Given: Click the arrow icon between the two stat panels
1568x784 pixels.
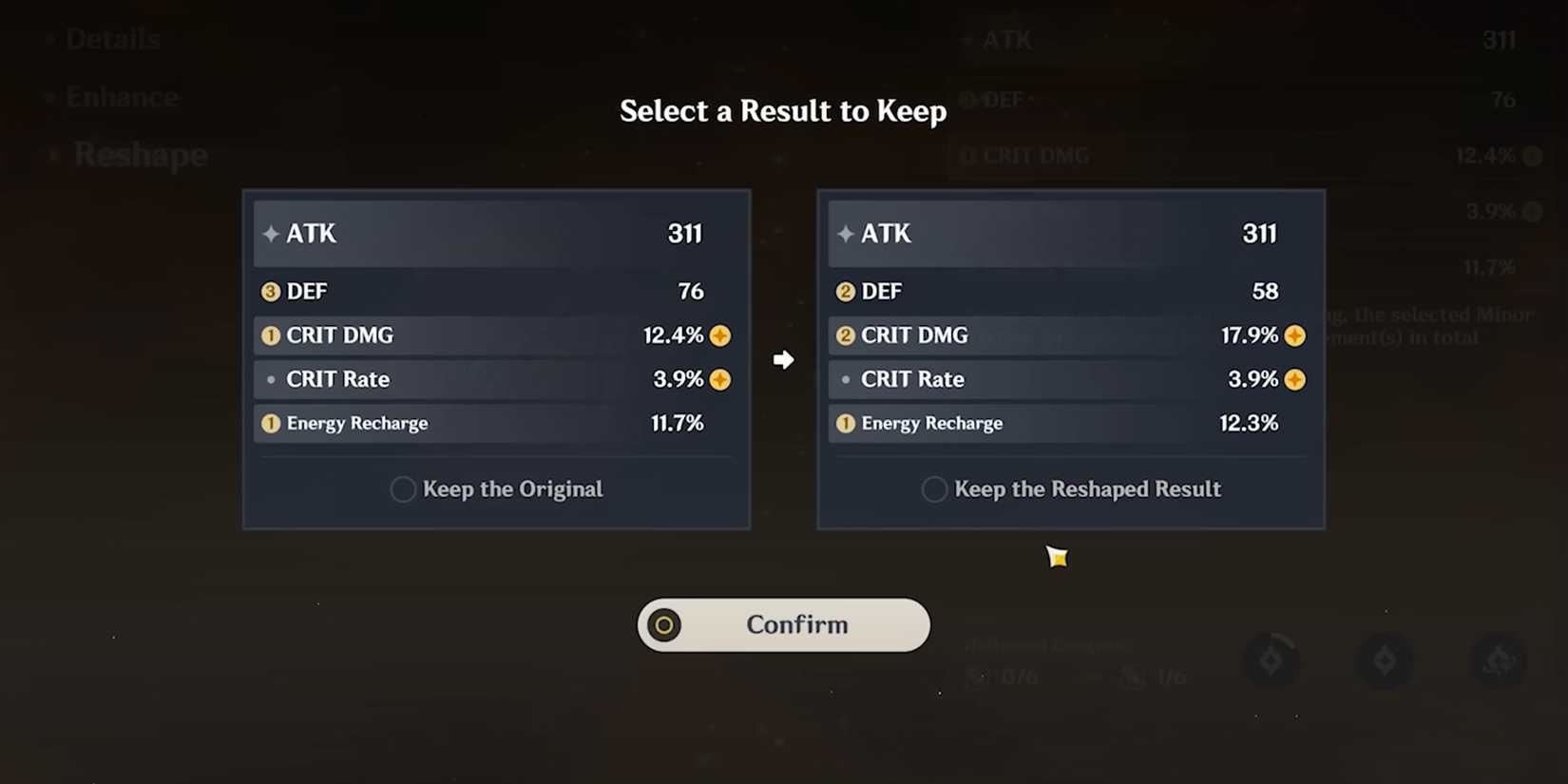Looking at the screenshot, I should click(783, 360).
